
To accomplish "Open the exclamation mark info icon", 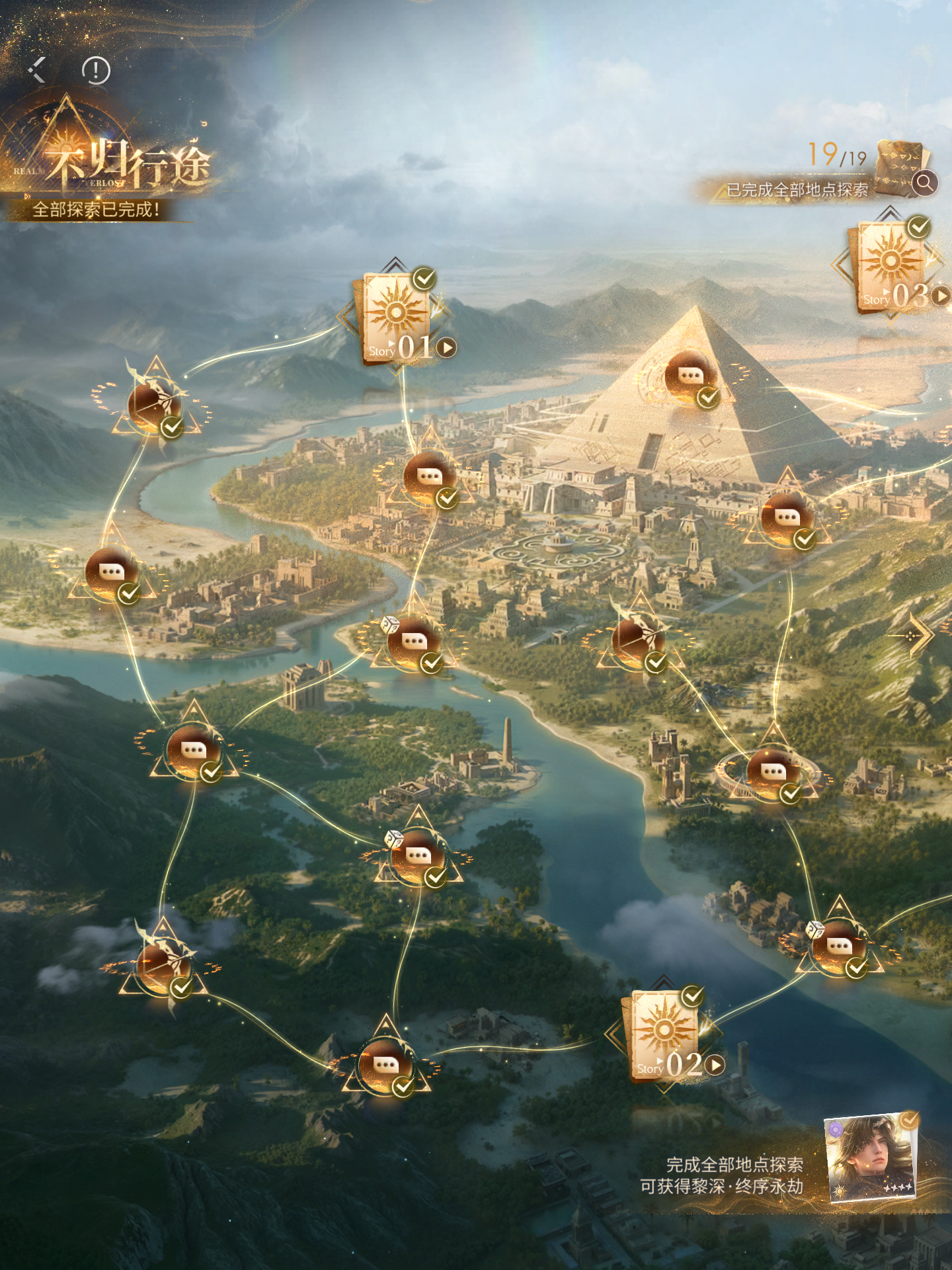I will [x=96, y=70].
